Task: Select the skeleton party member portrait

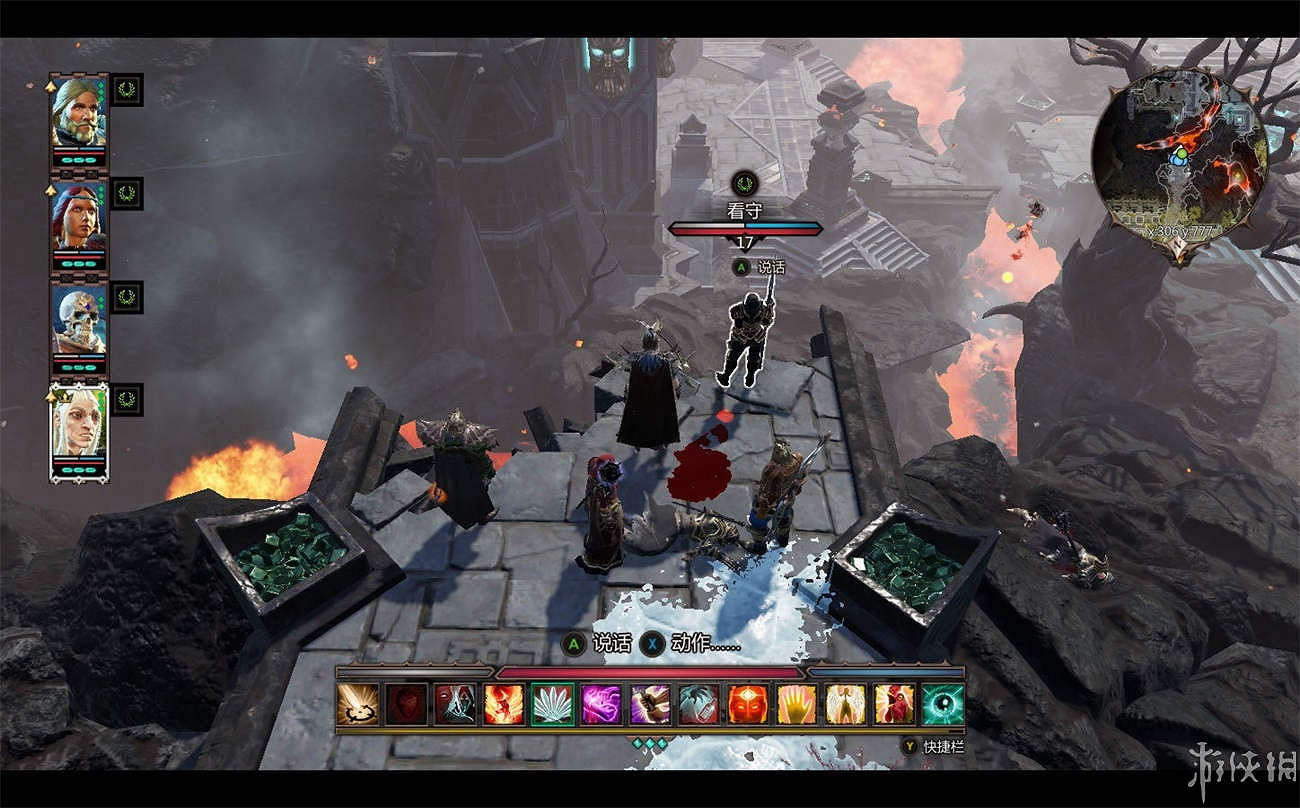Action: pos(79,319)
